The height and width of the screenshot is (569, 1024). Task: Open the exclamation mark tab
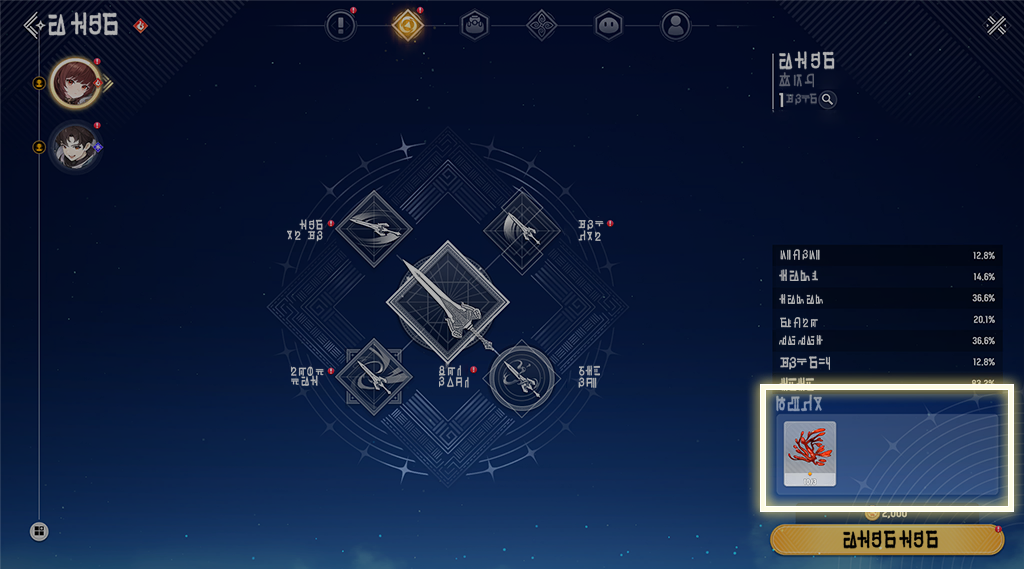[x=341, y=25]
